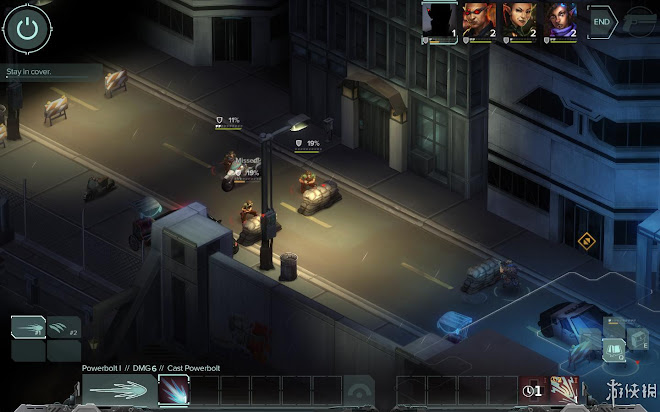The image size is (660, 412).
Task: Select the red-eyed troll party member portrait
Action: [x=478, y=20]
